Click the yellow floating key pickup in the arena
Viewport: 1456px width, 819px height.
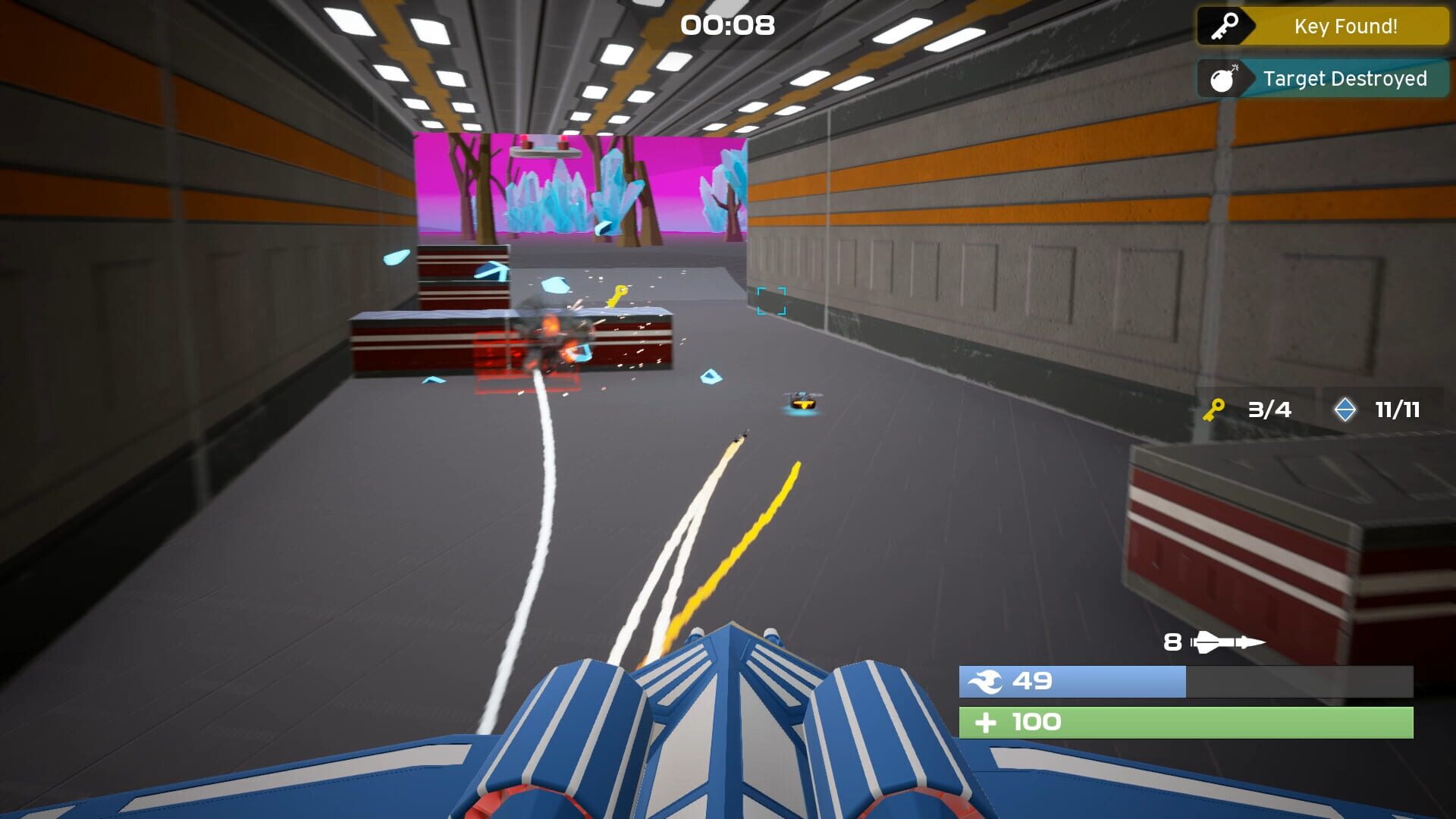pos(617,295)
